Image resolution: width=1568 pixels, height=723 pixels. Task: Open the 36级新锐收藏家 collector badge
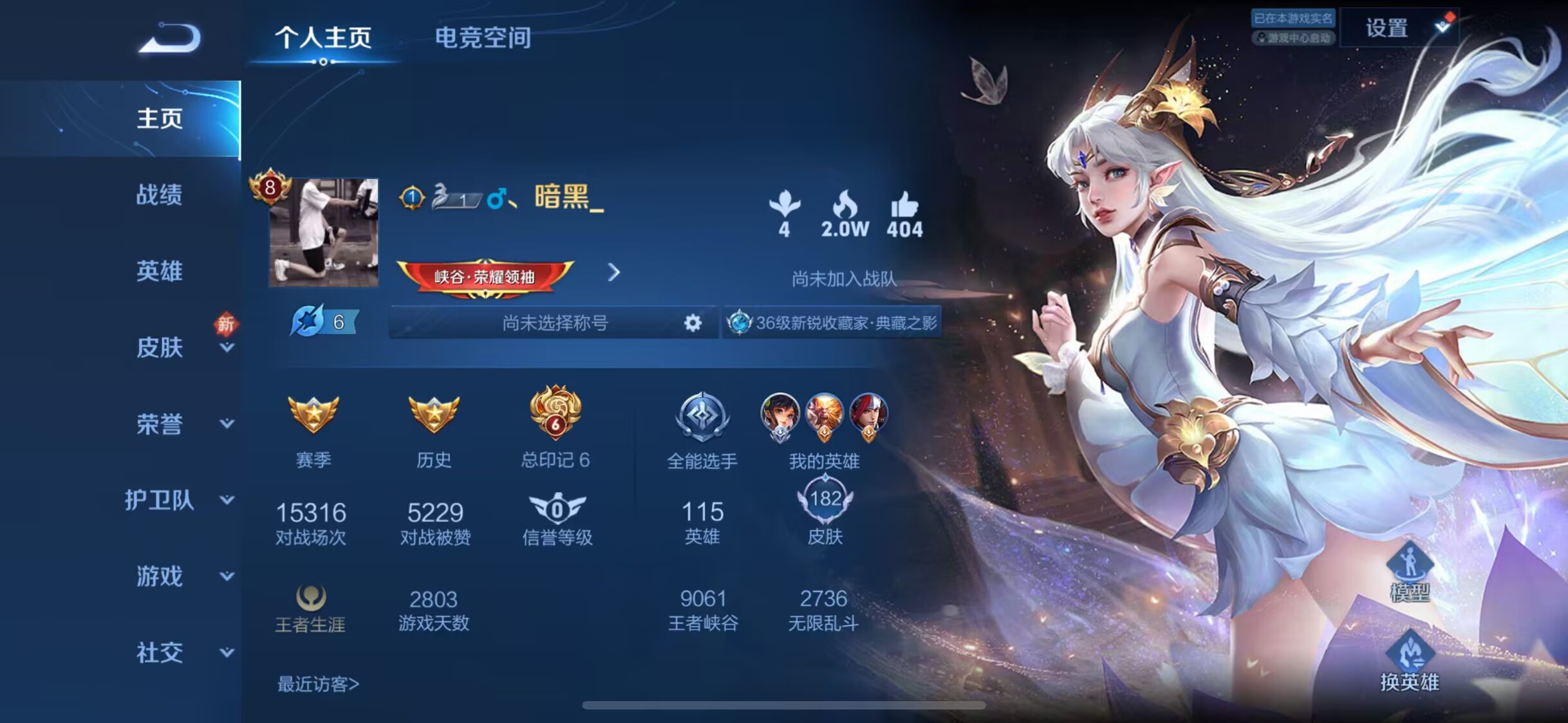coord(832,322)
